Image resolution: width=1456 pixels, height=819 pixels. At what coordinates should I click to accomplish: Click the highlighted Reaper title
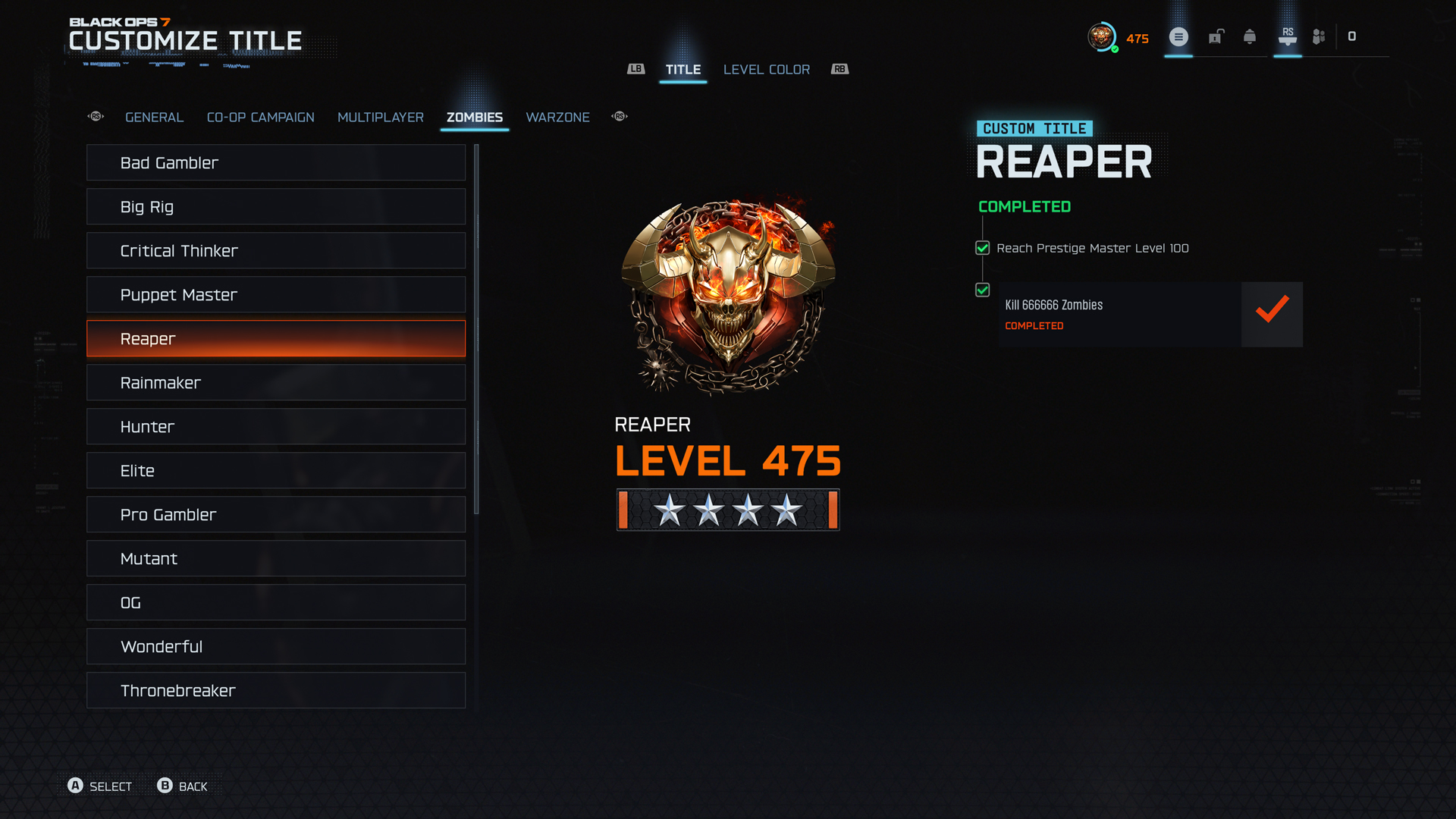click(x=275, y=339)
